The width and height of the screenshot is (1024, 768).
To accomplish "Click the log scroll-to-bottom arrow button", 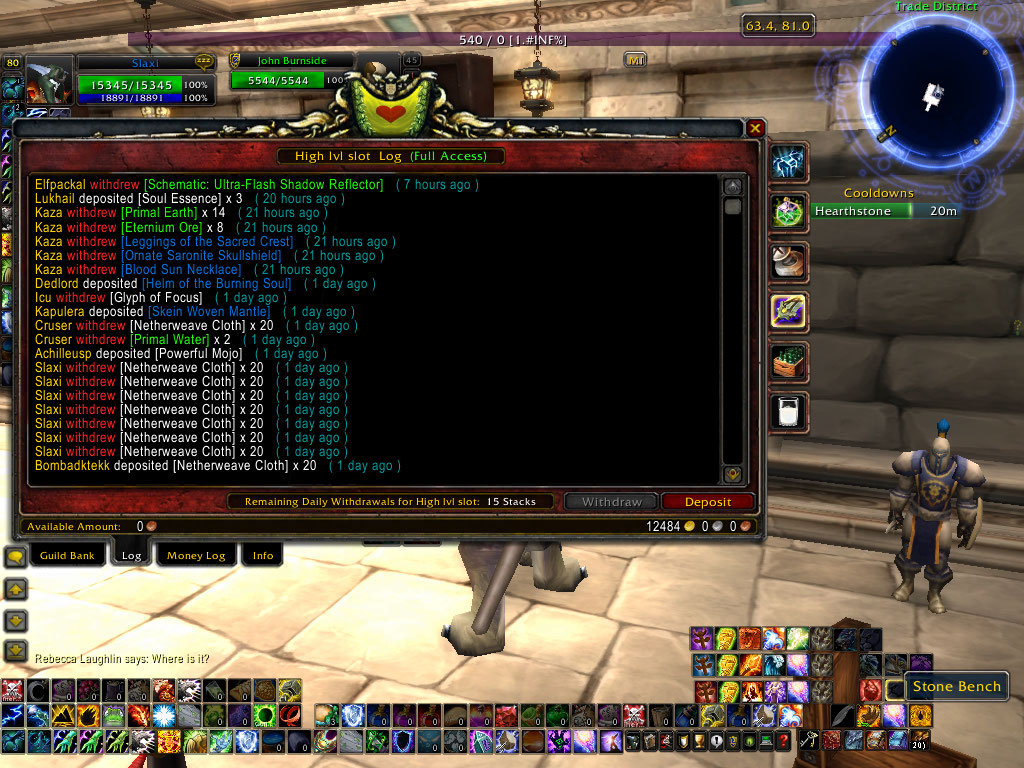I will coord(733,474).
